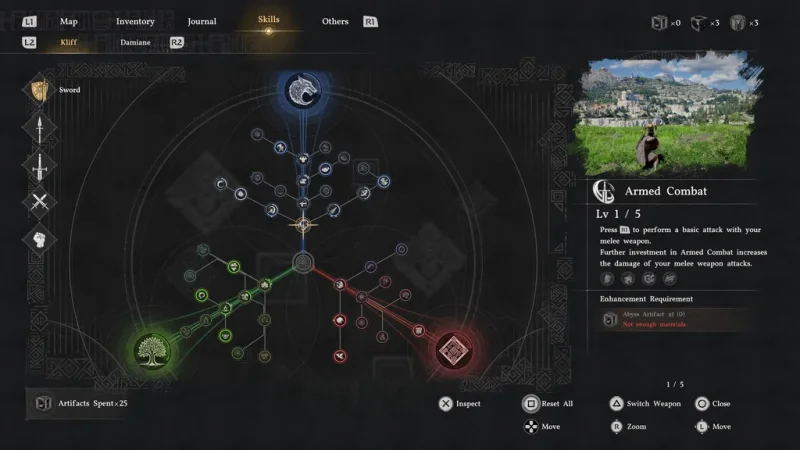Switch to the Inventory tab

[135, 21]
